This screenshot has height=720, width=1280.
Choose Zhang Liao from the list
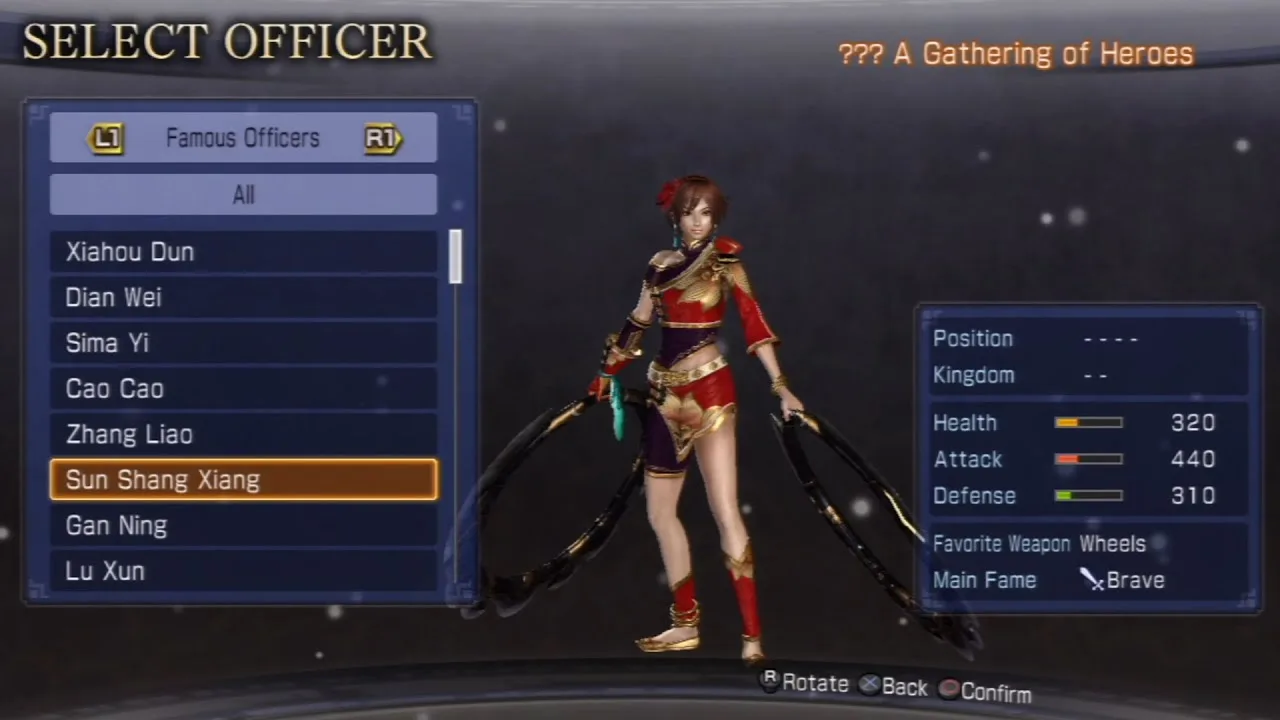pos(243,435)
